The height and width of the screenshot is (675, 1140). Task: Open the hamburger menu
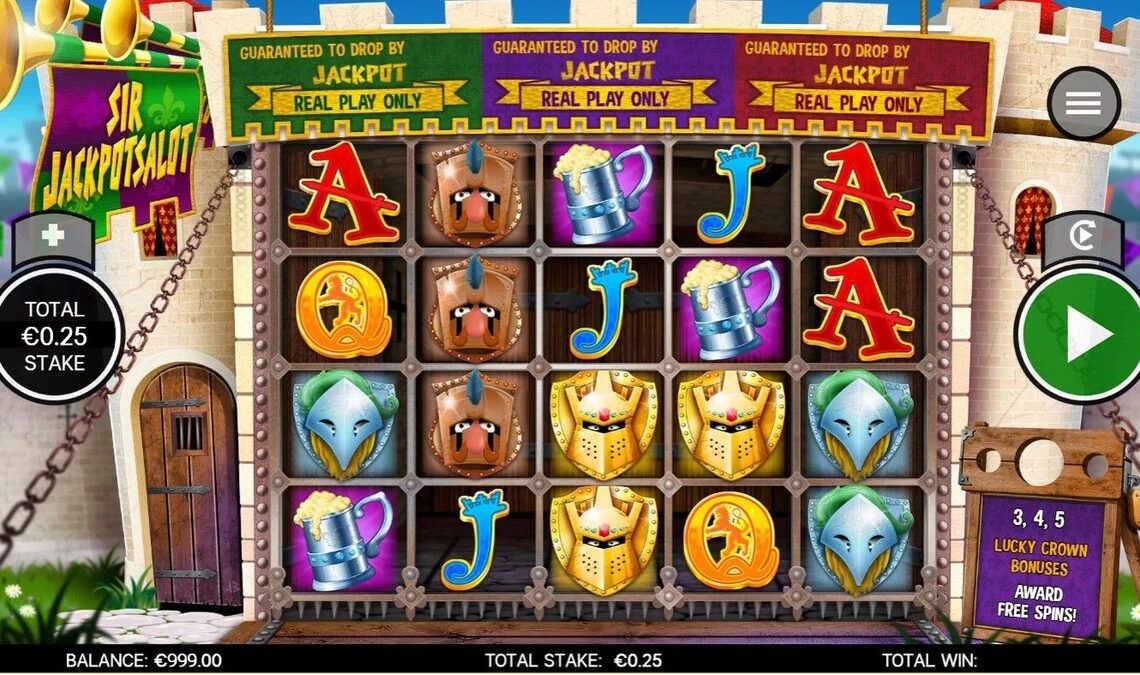(x=1083, y=103)
